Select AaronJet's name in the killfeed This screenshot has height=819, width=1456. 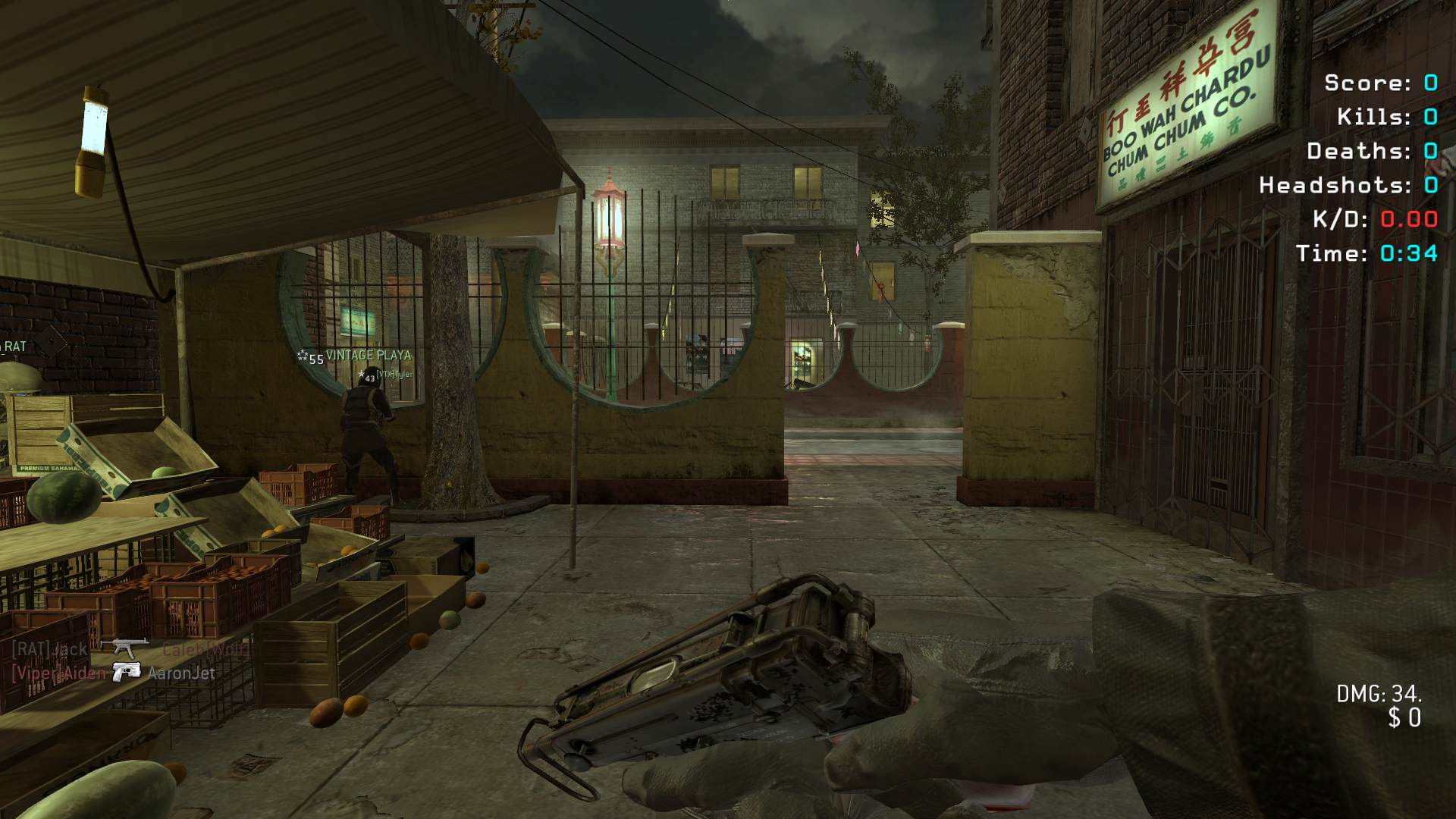[x=181, y=673]
